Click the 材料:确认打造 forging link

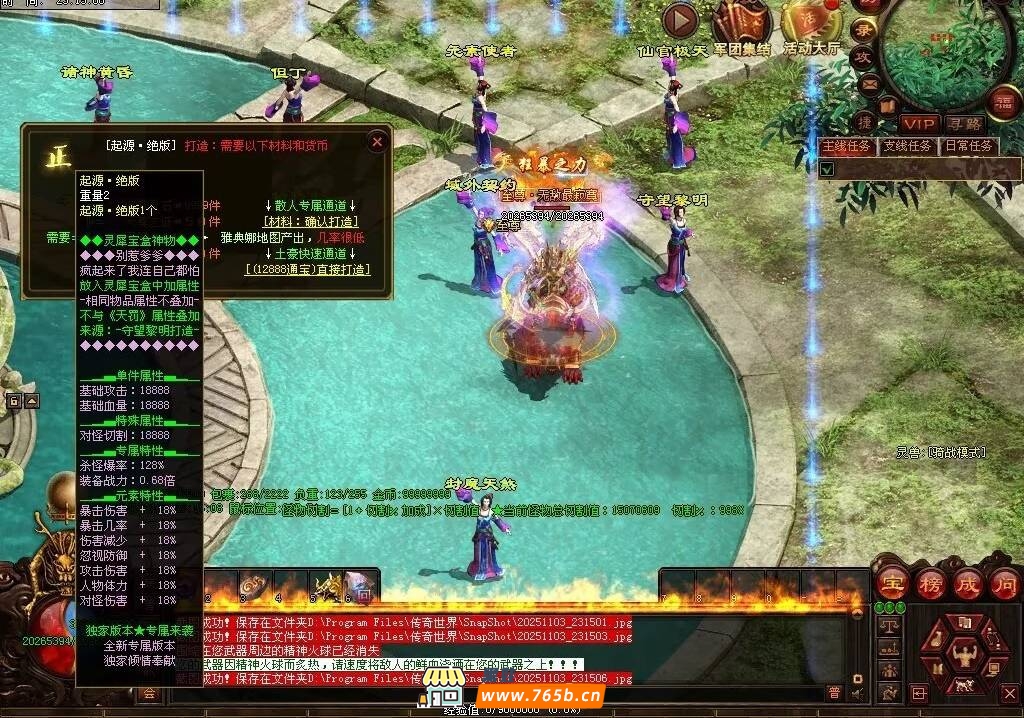[x=307, y=221]
